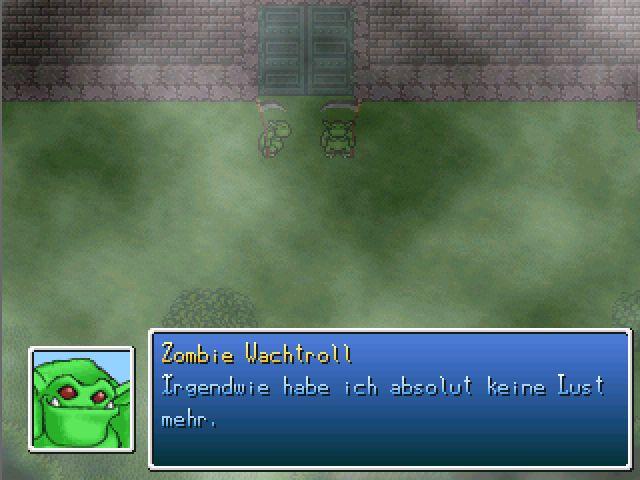The width and height of the screenshot is (640, 480).
Task: Click the green troll speaker portrait
Action: pos(82,398)
